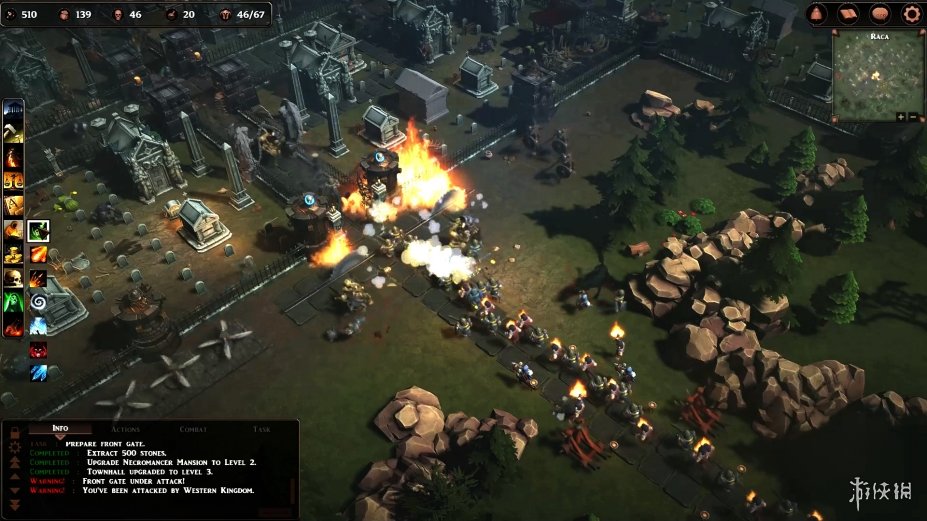This screenshot has width=927, height=521.
Task: Click the padlock icon on log panel
Action: click(13, 432)
